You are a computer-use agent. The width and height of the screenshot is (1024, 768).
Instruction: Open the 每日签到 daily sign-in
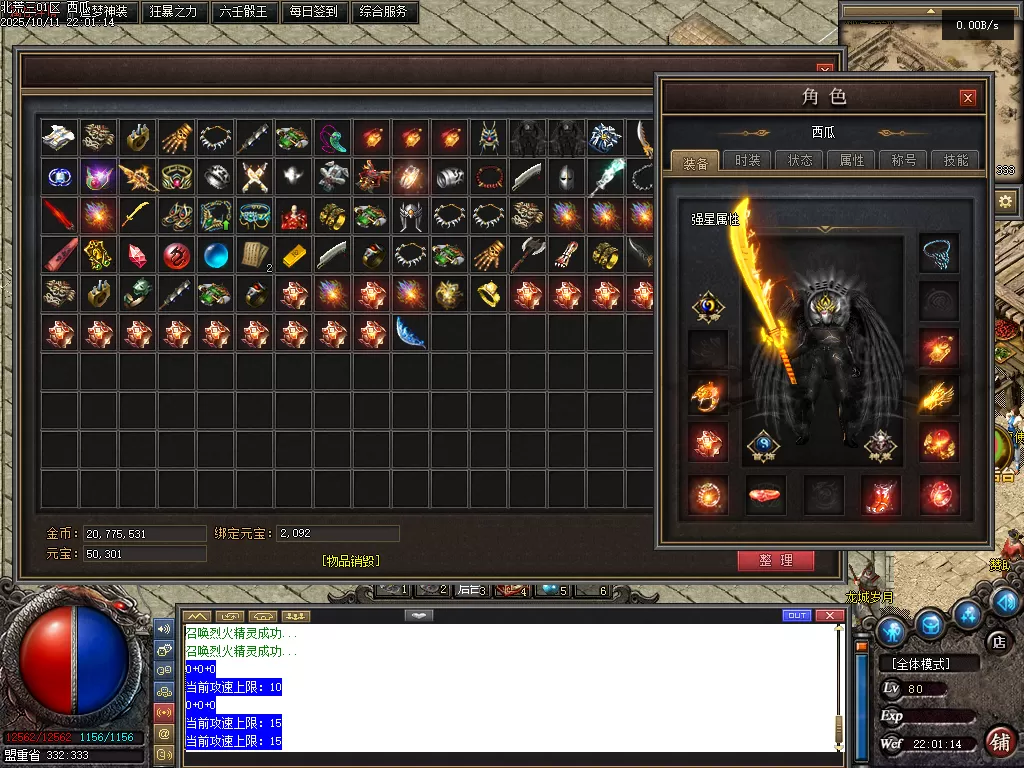[313, 13]
